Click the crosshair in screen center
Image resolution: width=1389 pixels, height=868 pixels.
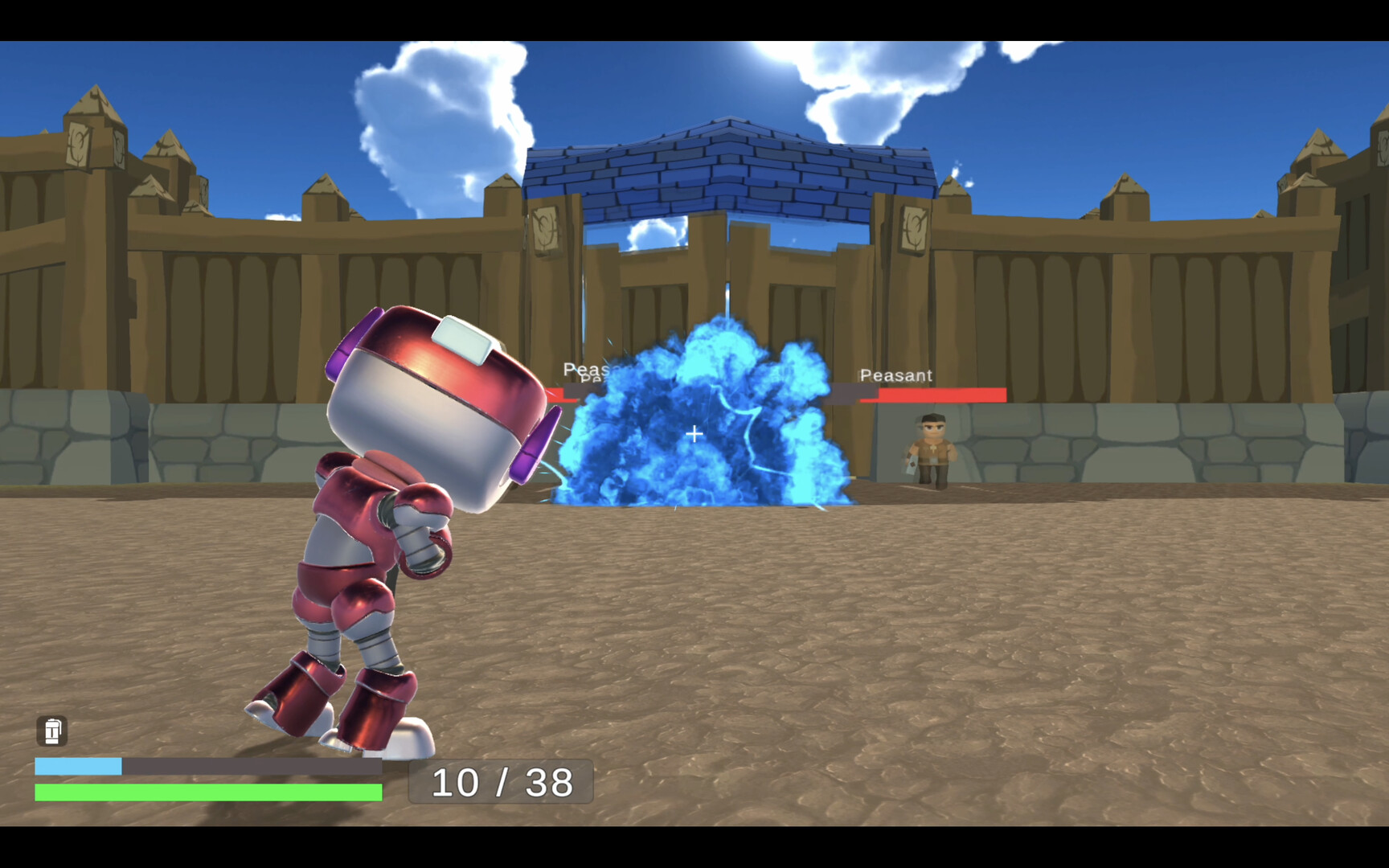(694, 434)
